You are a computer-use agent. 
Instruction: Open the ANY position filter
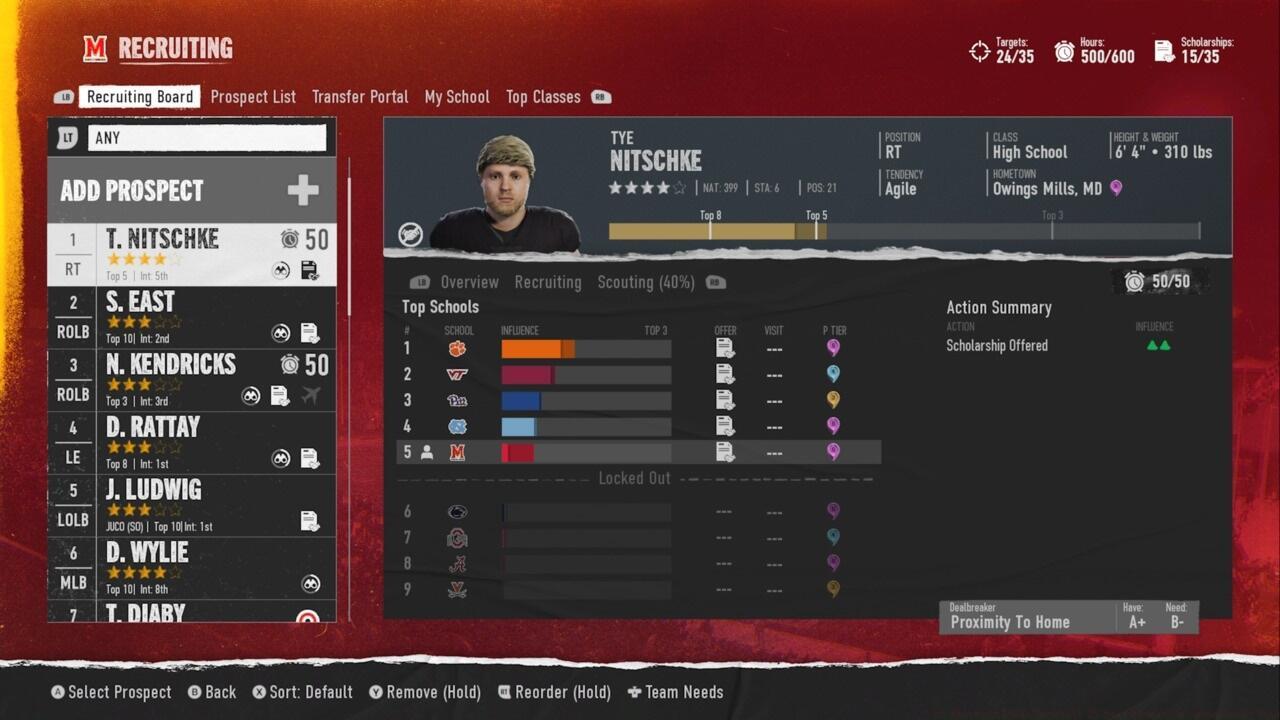[207, 138]
